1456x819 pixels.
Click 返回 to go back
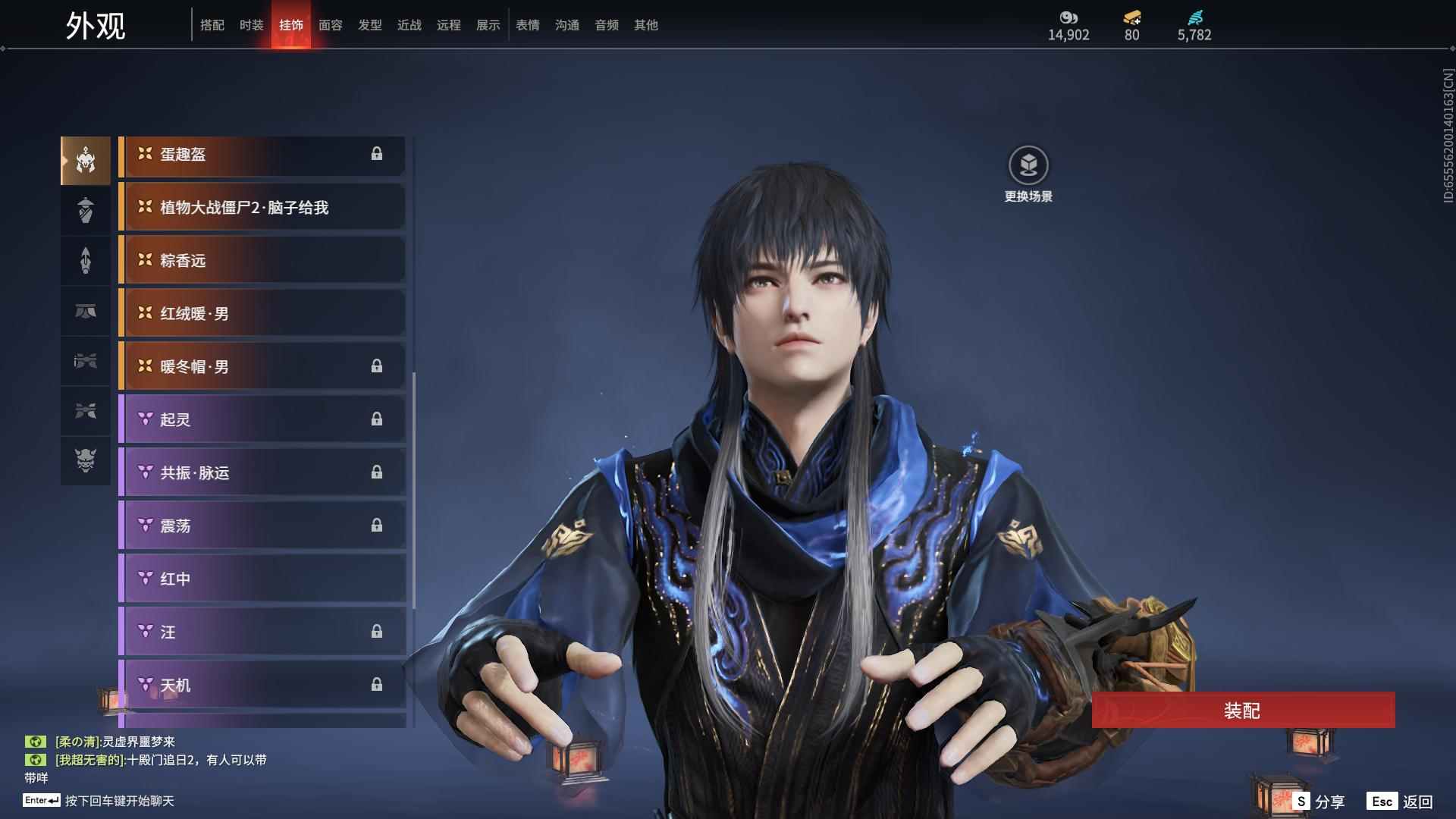point(1401,802)
